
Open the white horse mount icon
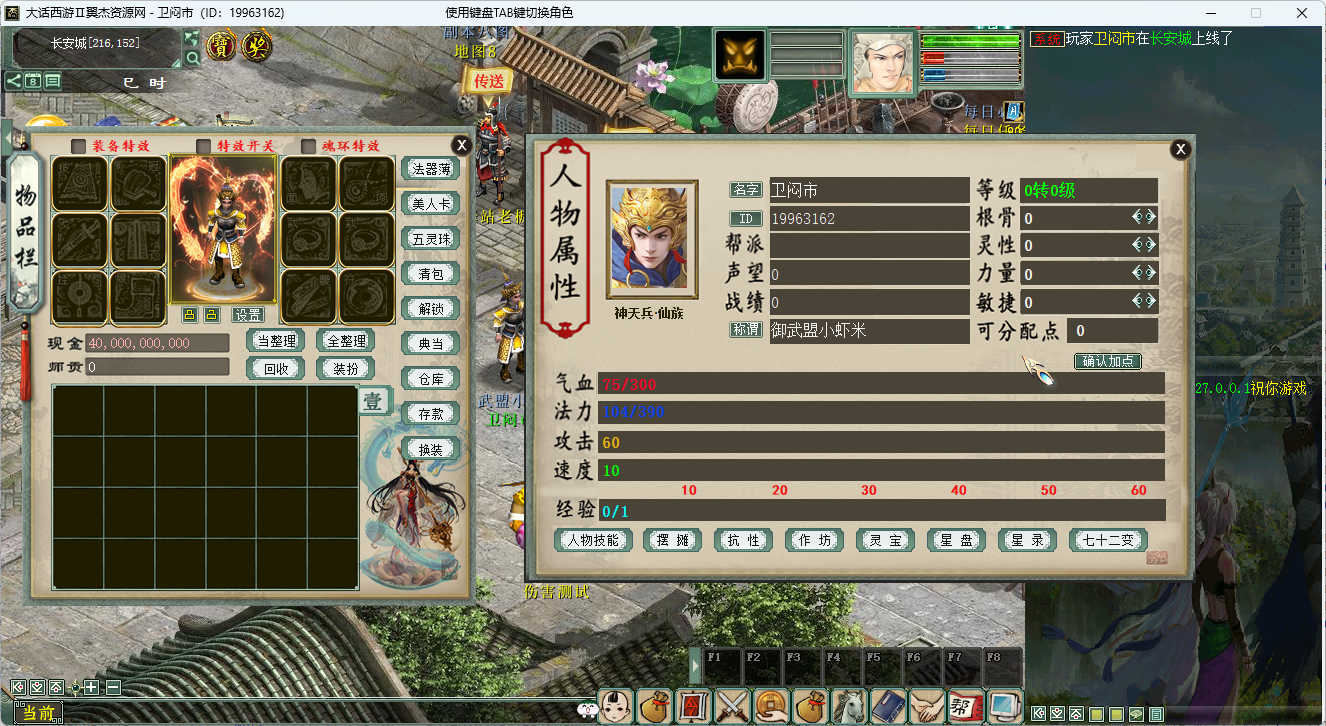[x=850, y=706]
